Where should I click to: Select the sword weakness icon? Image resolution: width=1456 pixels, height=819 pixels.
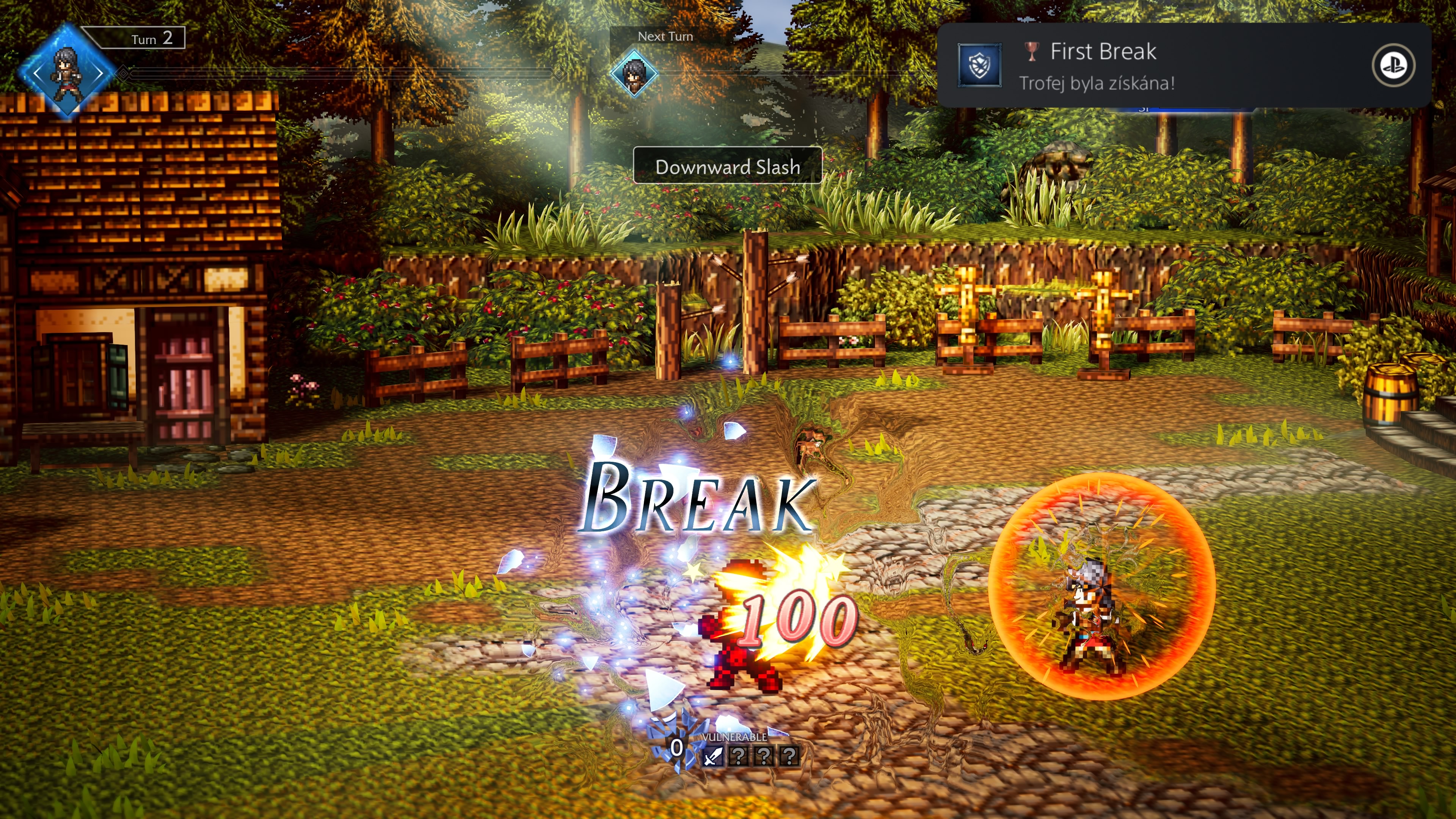(x=713, y=756)
